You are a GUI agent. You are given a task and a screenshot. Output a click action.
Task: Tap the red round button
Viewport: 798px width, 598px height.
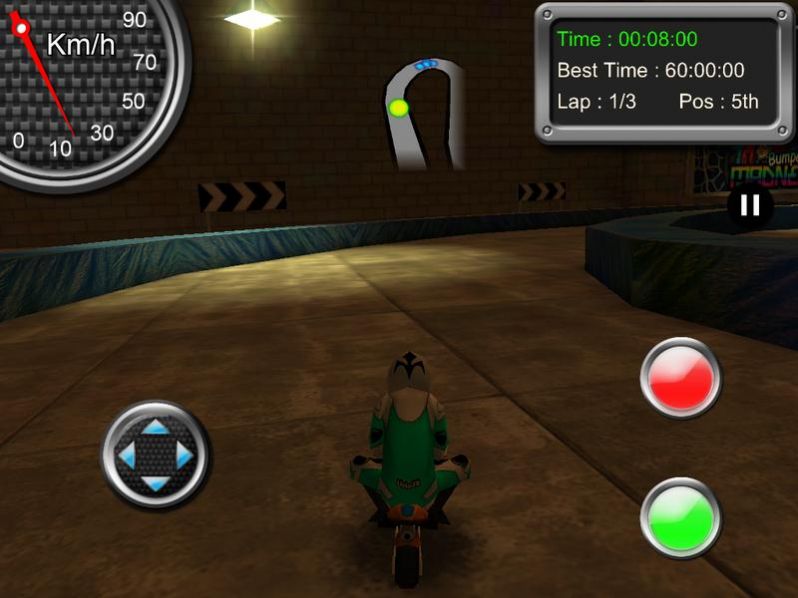point(681,378)
